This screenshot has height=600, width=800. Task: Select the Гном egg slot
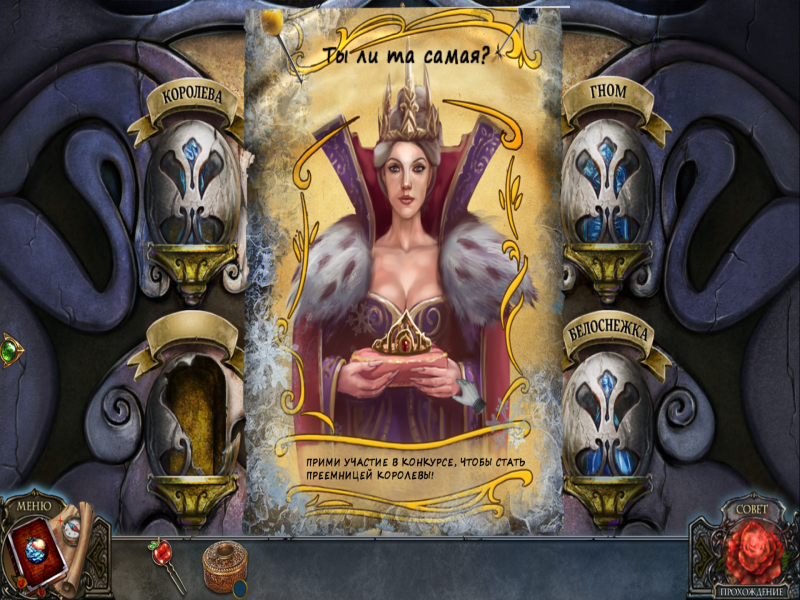point(609,188)
